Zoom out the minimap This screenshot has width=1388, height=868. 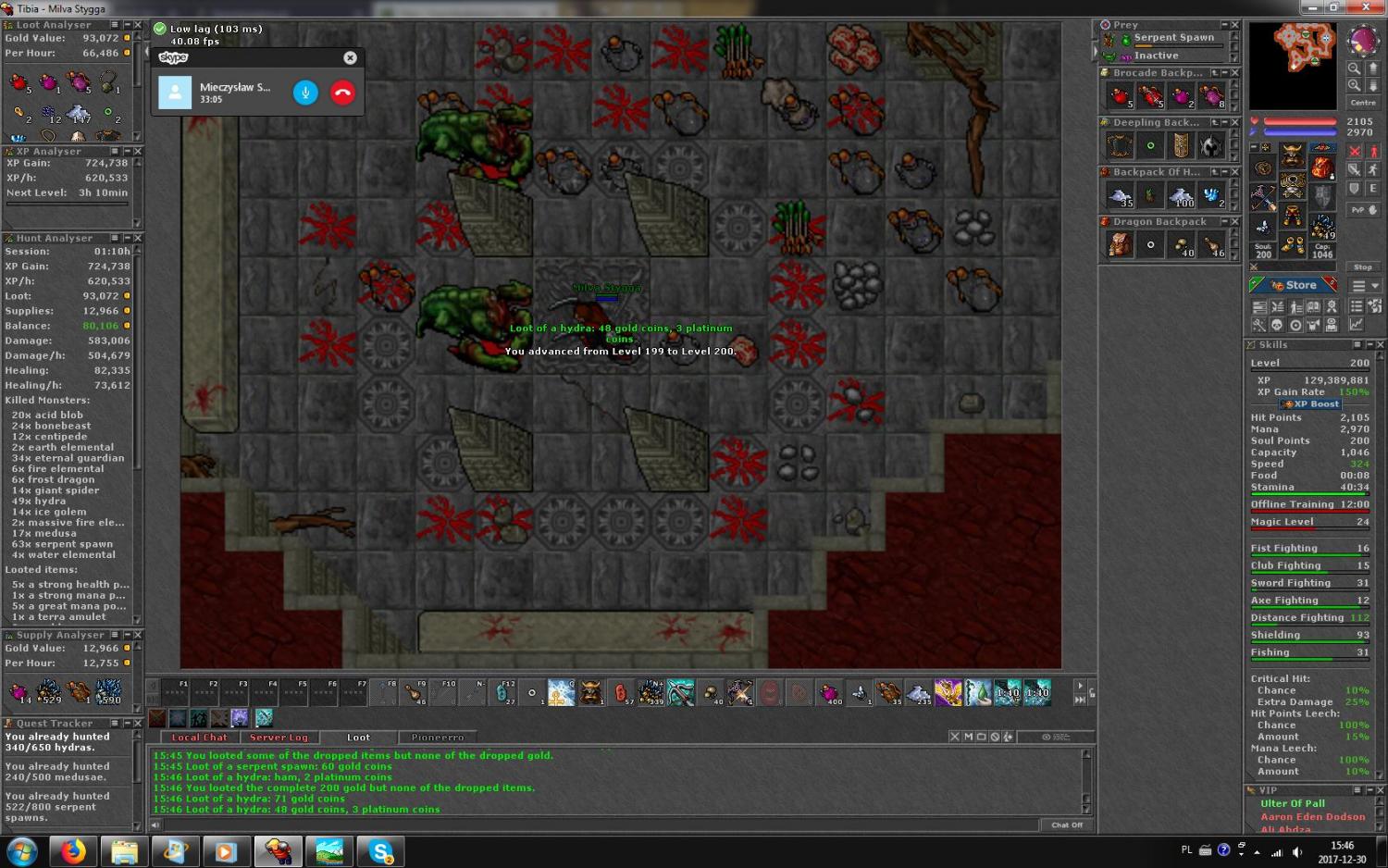coord(1354,68)
